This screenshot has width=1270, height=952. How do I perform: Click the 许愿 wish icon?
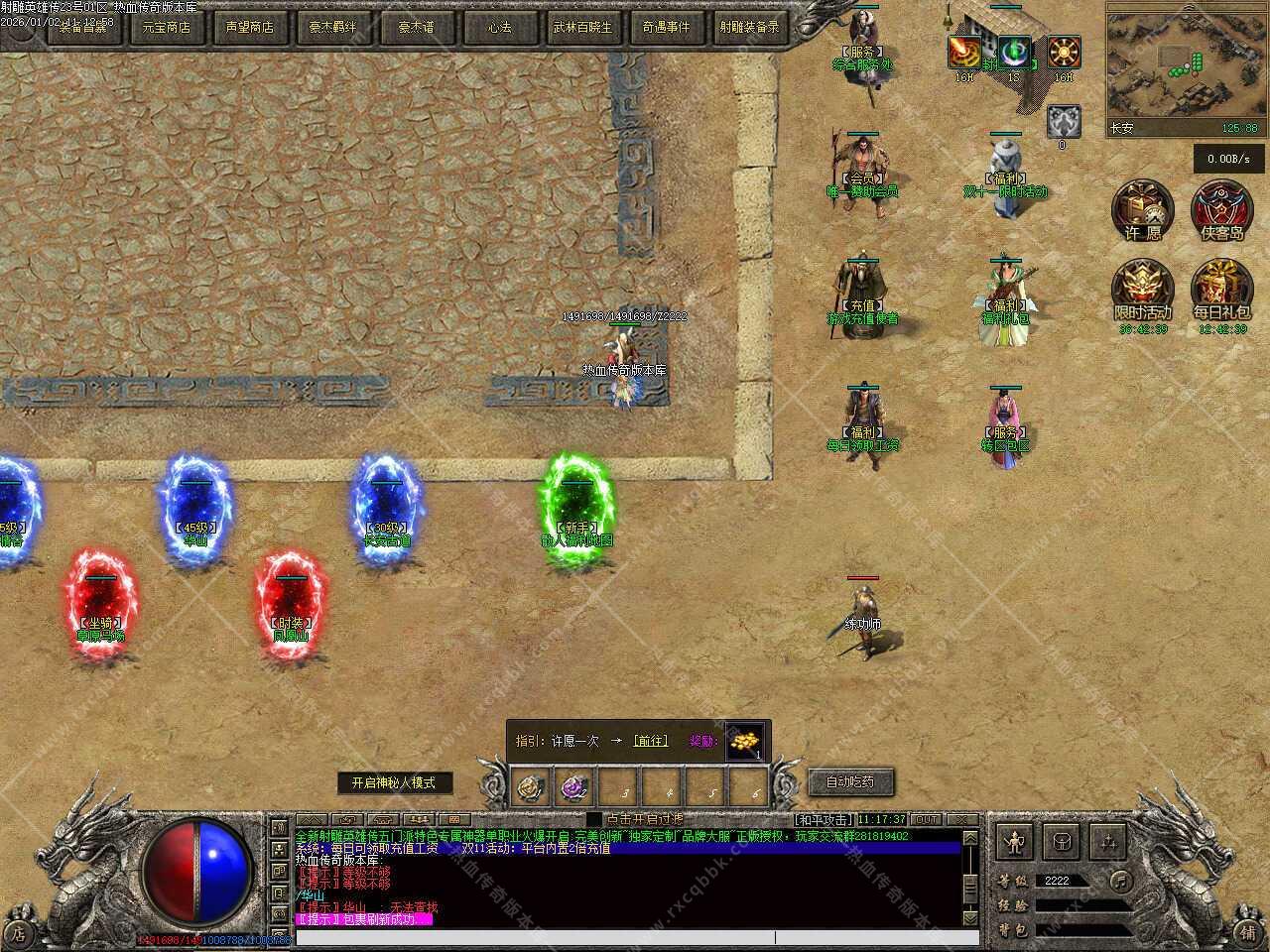1143,211
